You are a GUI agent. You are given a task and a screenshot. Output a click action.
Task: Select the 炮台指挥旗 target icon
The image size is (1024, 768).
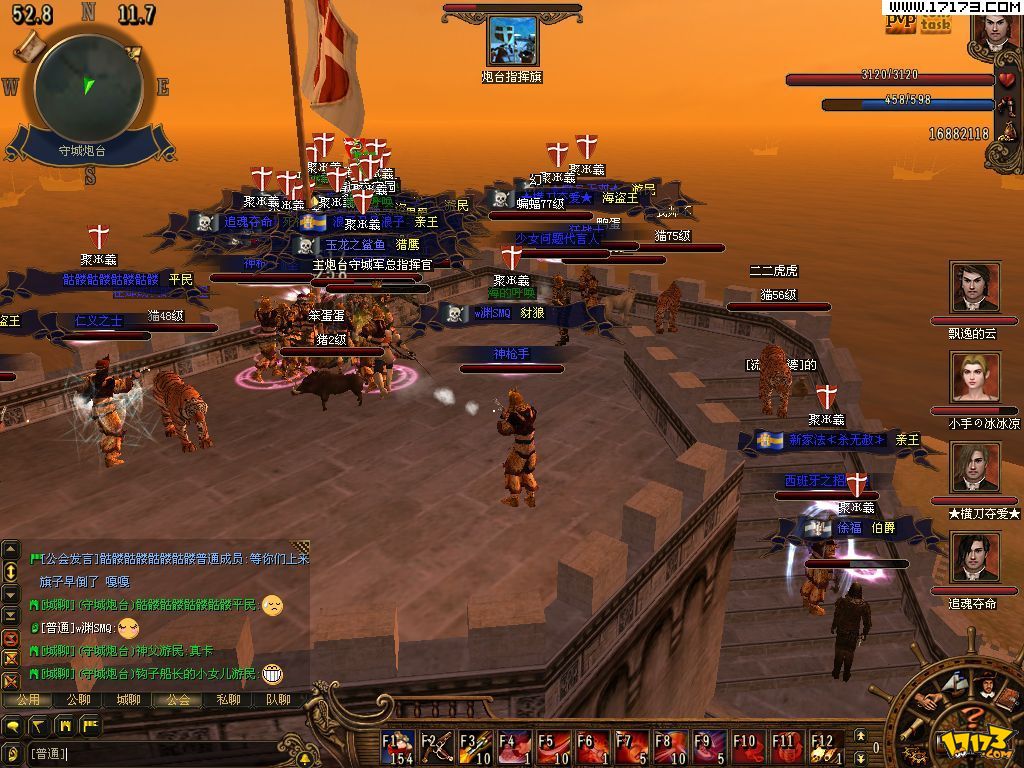click(512, 41)
